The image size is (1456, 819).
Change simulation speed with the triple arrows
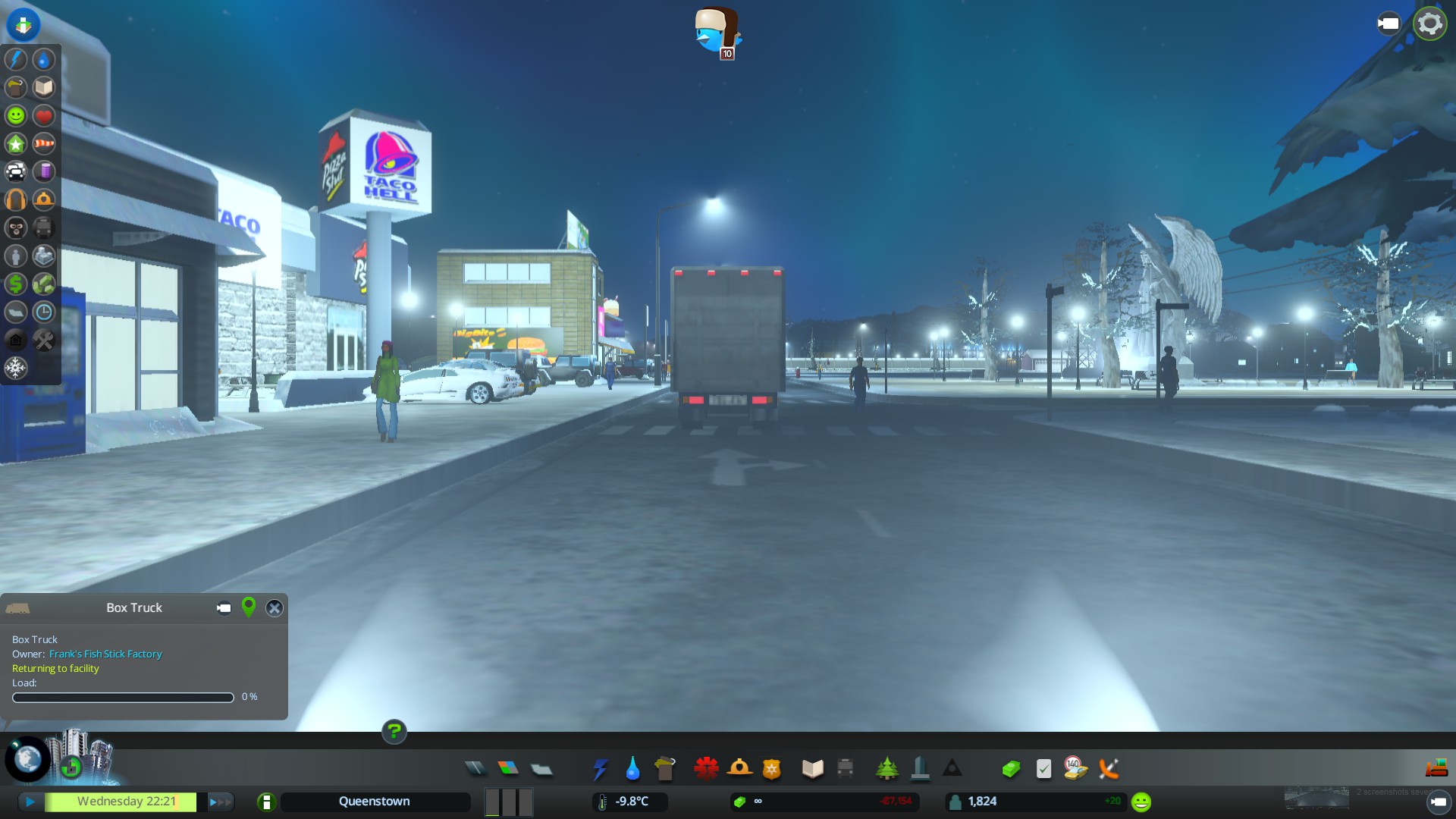point(220,802)
